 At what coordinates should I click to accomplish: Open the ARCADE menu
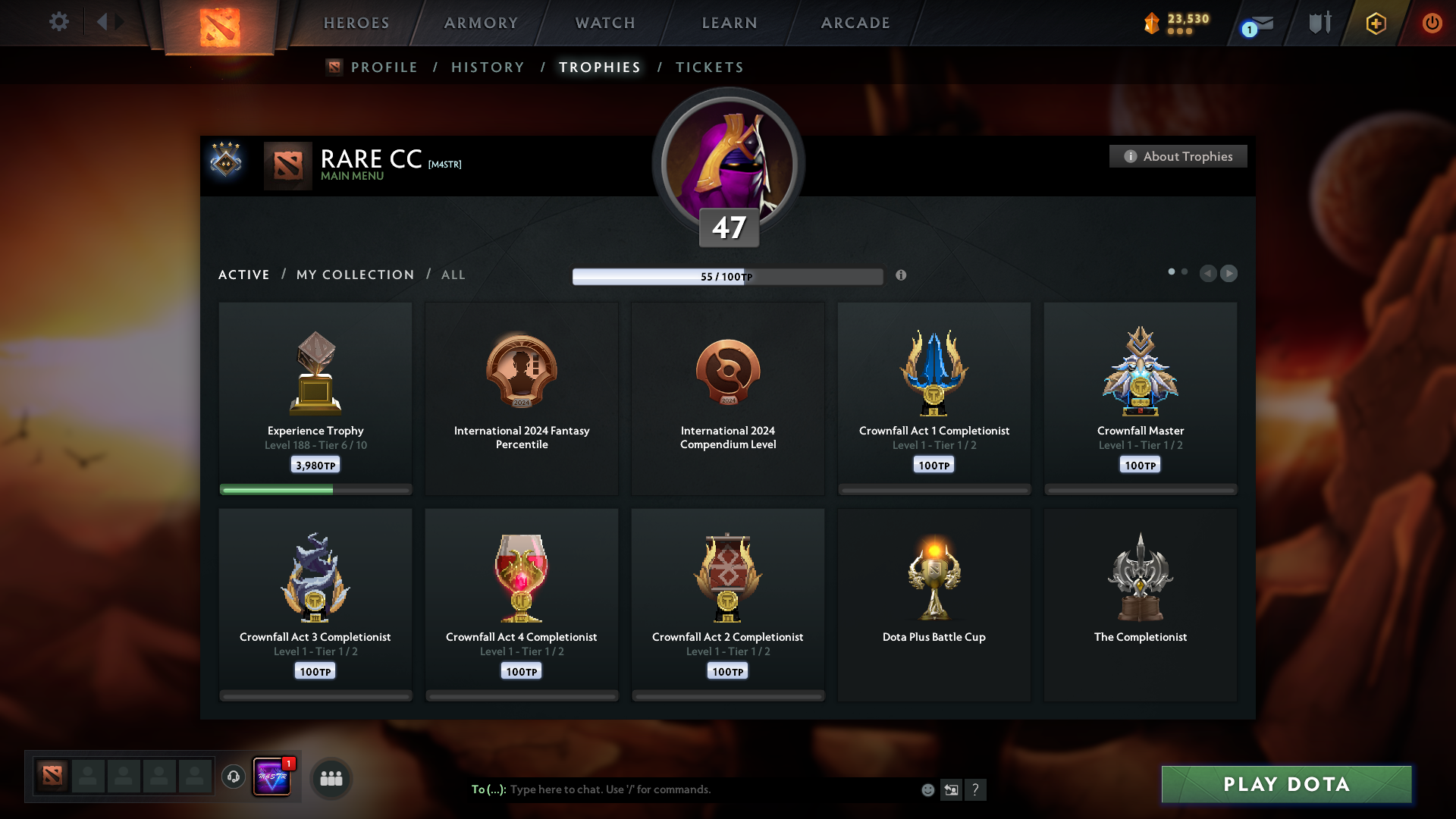pyautogui.click(x=855, y=23)
